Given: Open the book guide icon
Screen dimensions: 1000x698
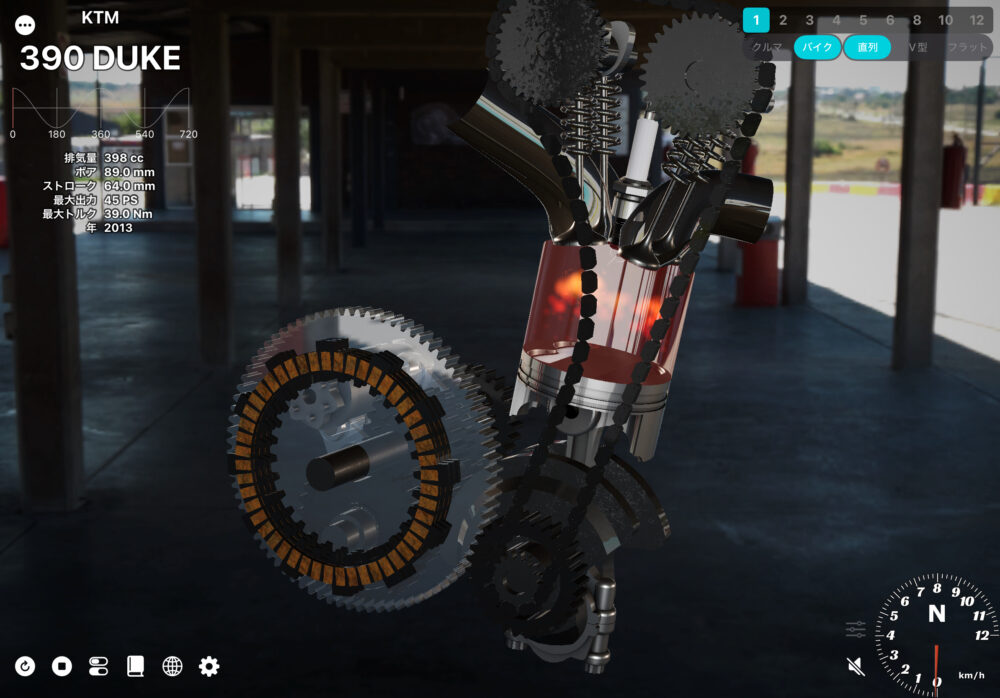Looking at the screenshot, I should pyautogui.click(x=135, y=666).
